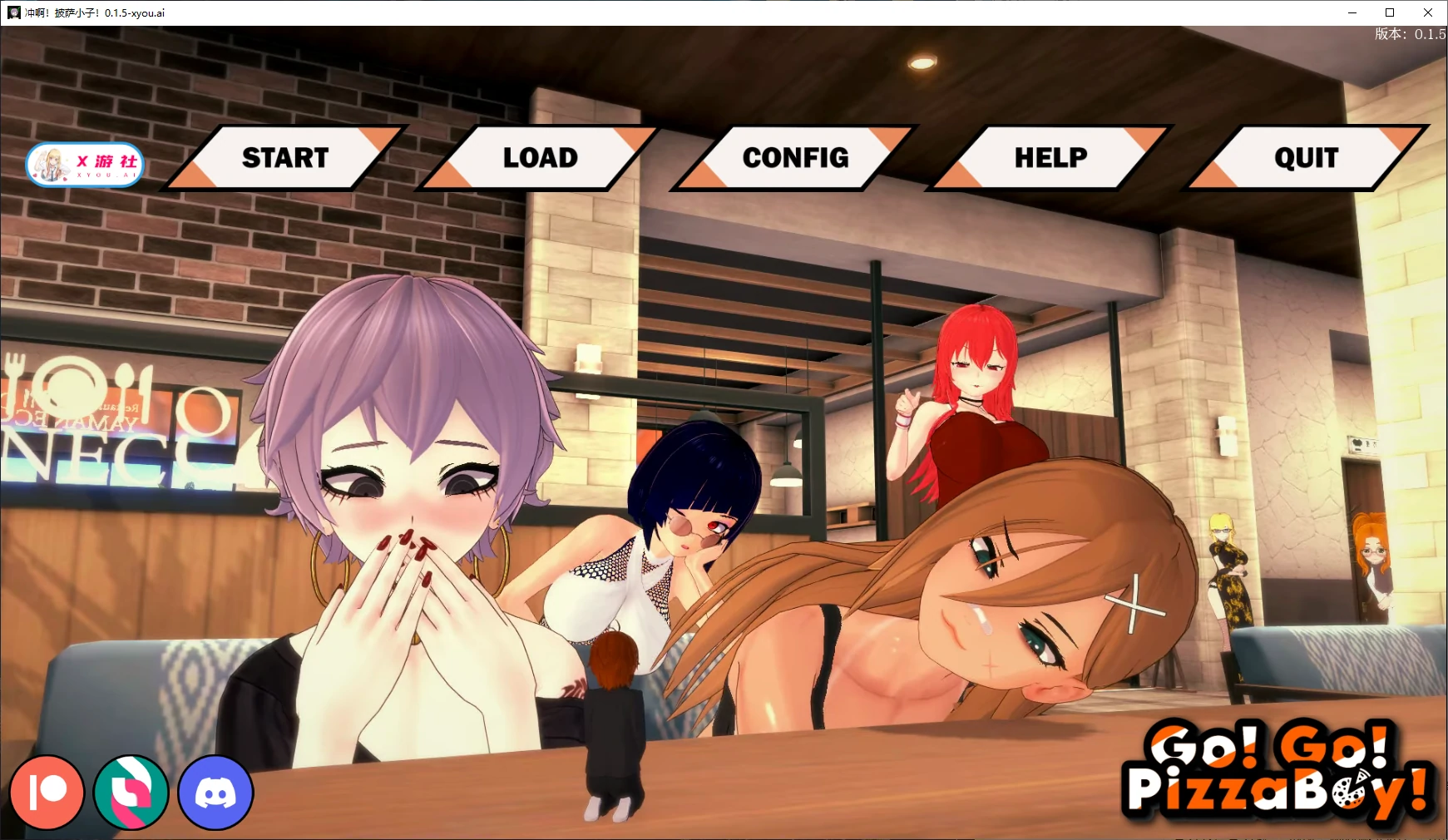Click the SubscribeStar icon
Viewport: 1448px width, 840px height.
[x=131, y=792]
